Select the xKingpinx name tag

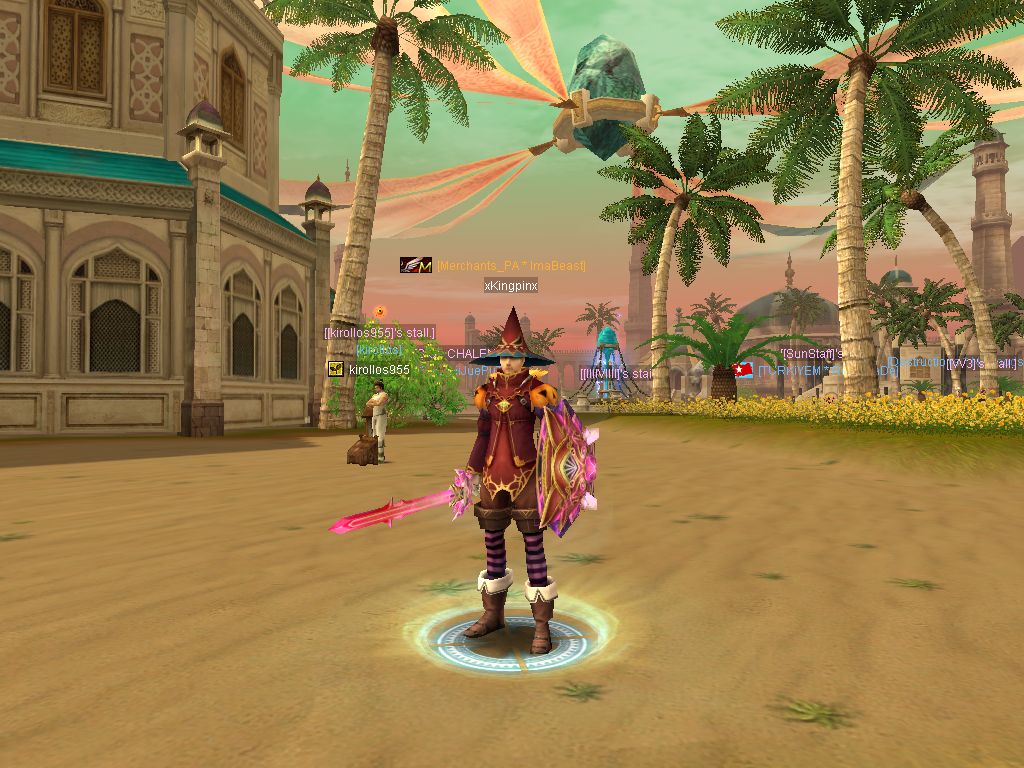pos(511,286)
